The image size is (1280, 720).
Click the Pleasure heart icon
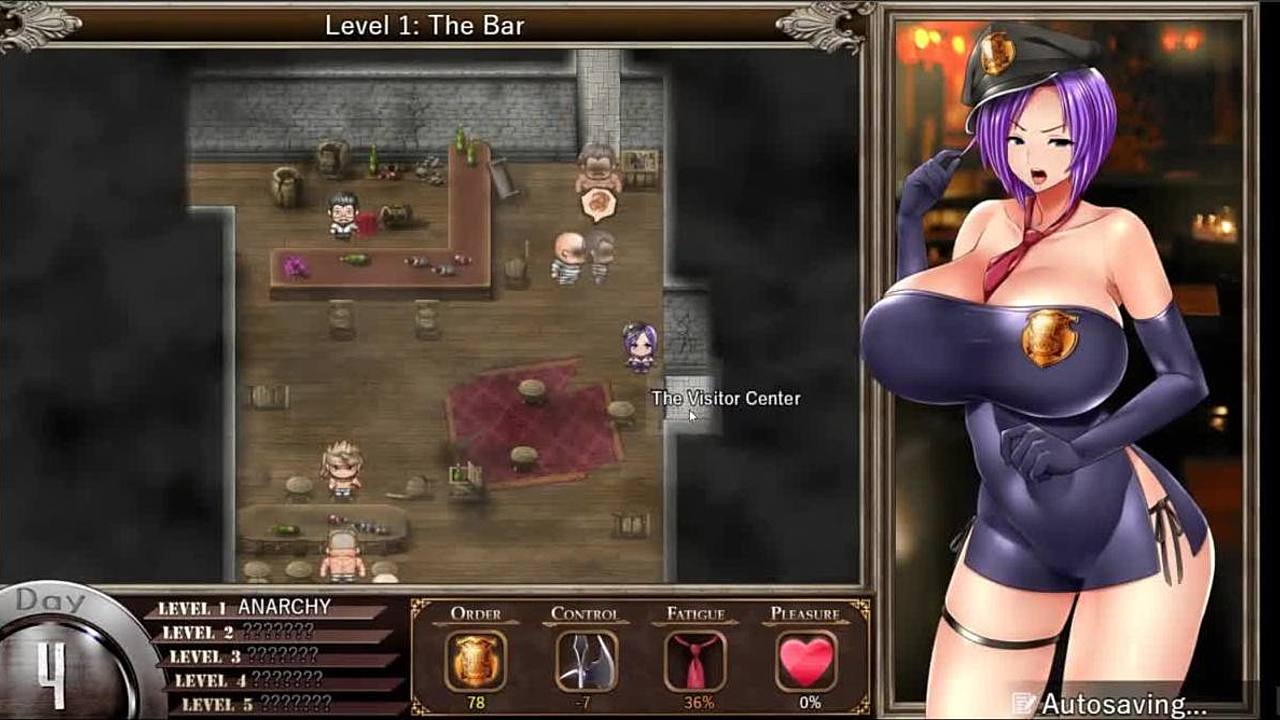click(806, 661)
